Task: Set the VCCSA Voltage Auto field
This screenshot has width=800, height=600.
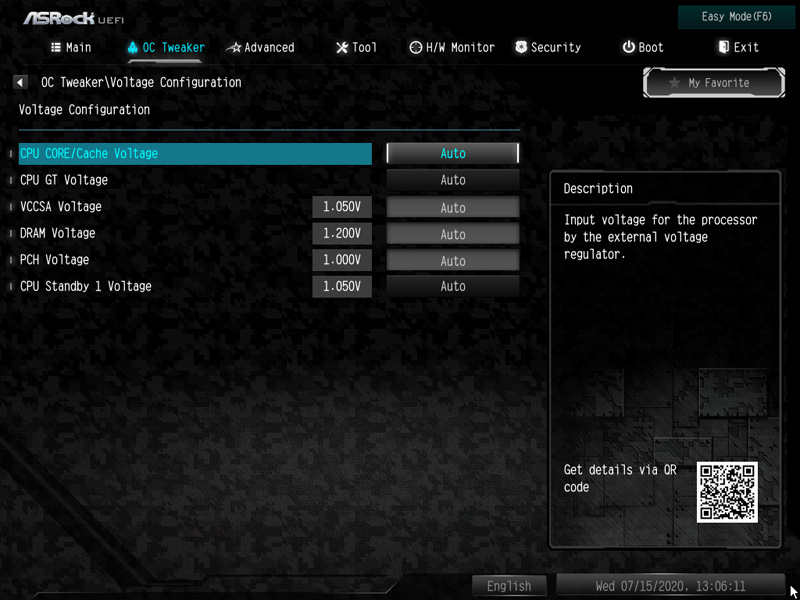Action: pyautogui.click(x=453, y=207)
